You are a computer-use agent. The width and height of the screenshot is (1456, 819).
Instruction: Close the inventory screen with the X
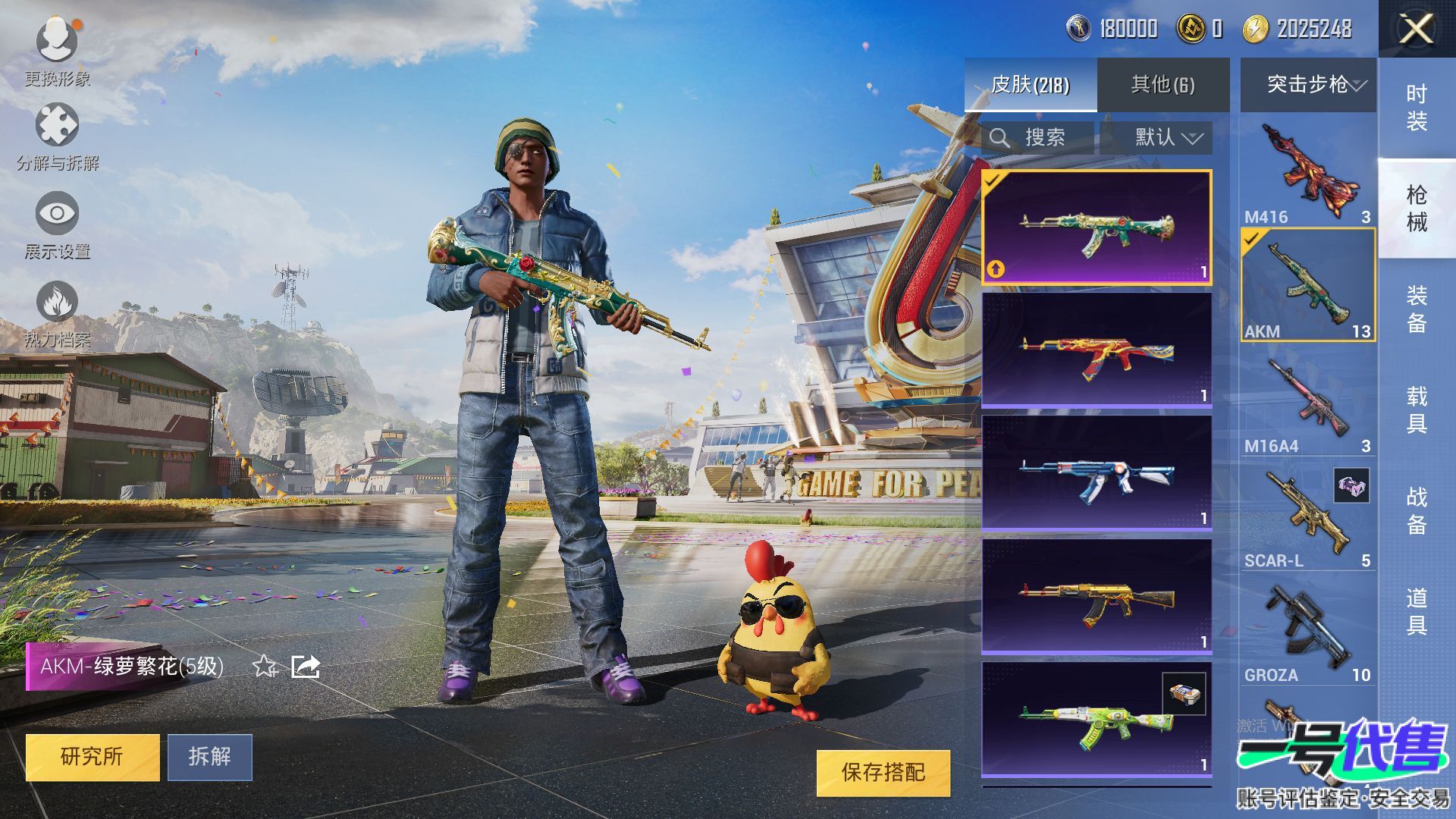pos(1416,30)
